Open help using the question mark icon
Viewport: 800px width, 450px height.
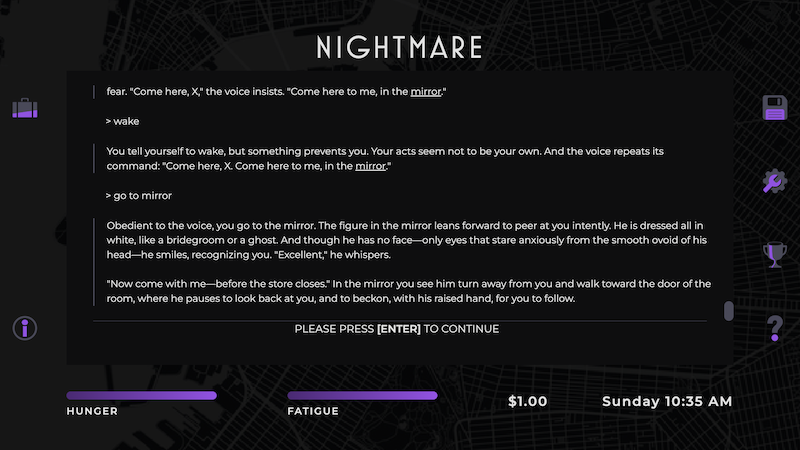click(x=775, y=328)
